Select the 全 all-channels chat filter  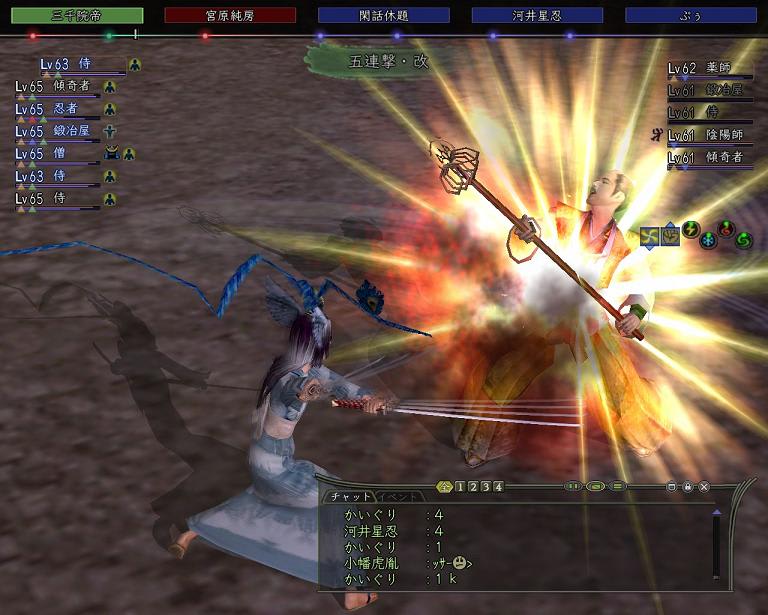point(444,487)
